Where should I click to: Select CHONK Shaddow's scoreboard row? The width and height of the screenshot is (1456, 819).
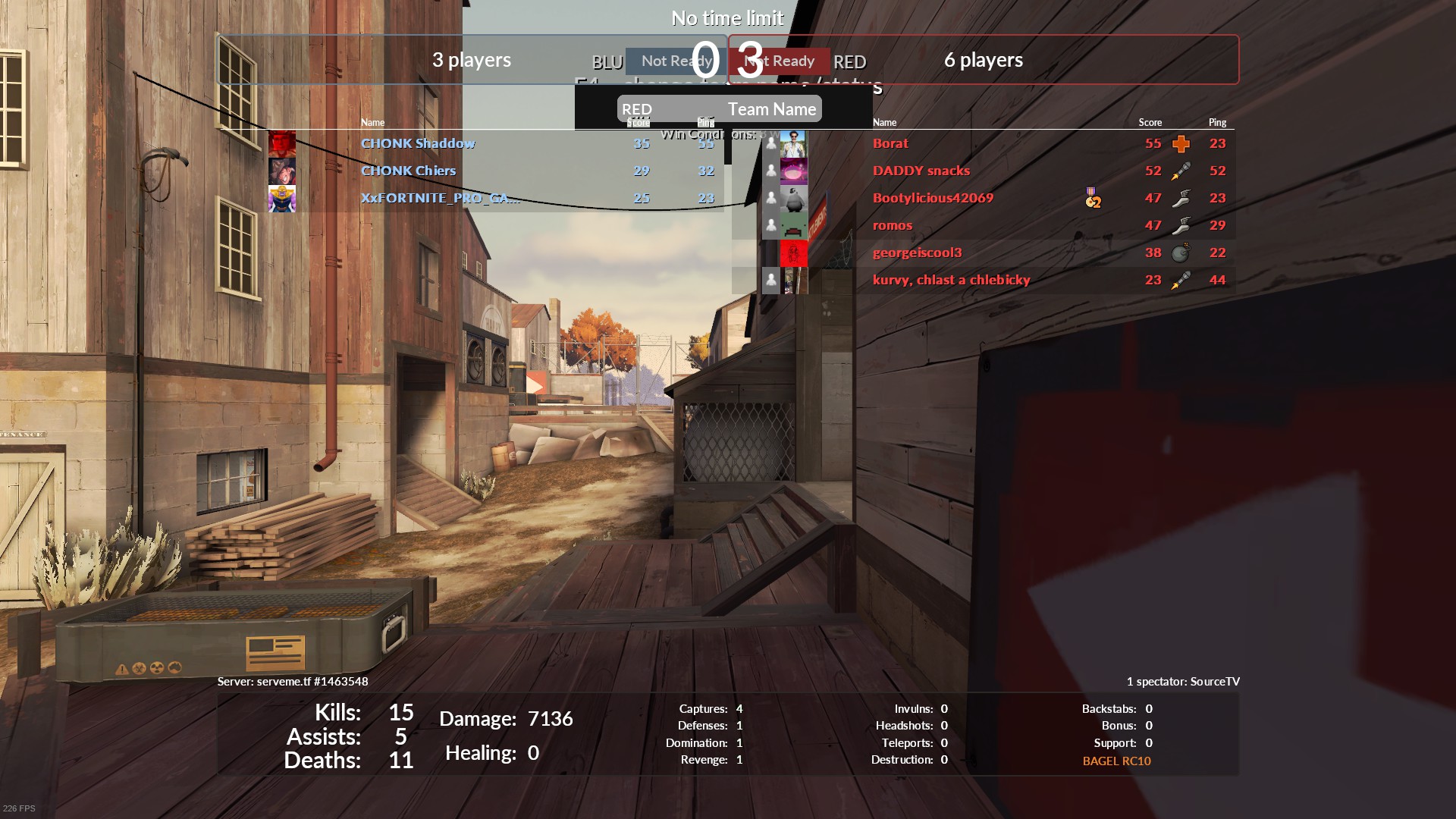click(x=418, y=143)
